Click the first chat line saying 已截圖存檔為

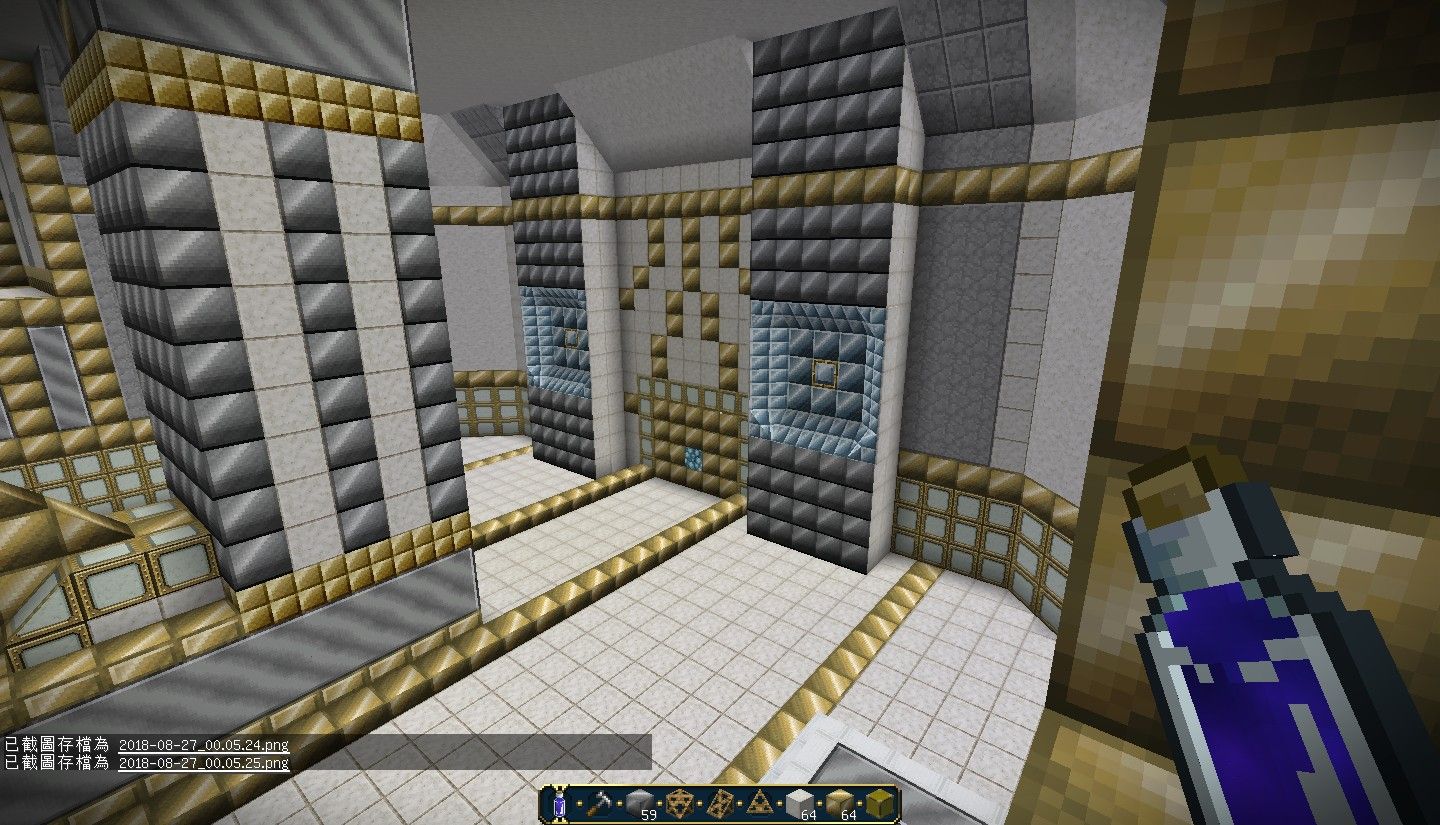(x=55, y=745)
